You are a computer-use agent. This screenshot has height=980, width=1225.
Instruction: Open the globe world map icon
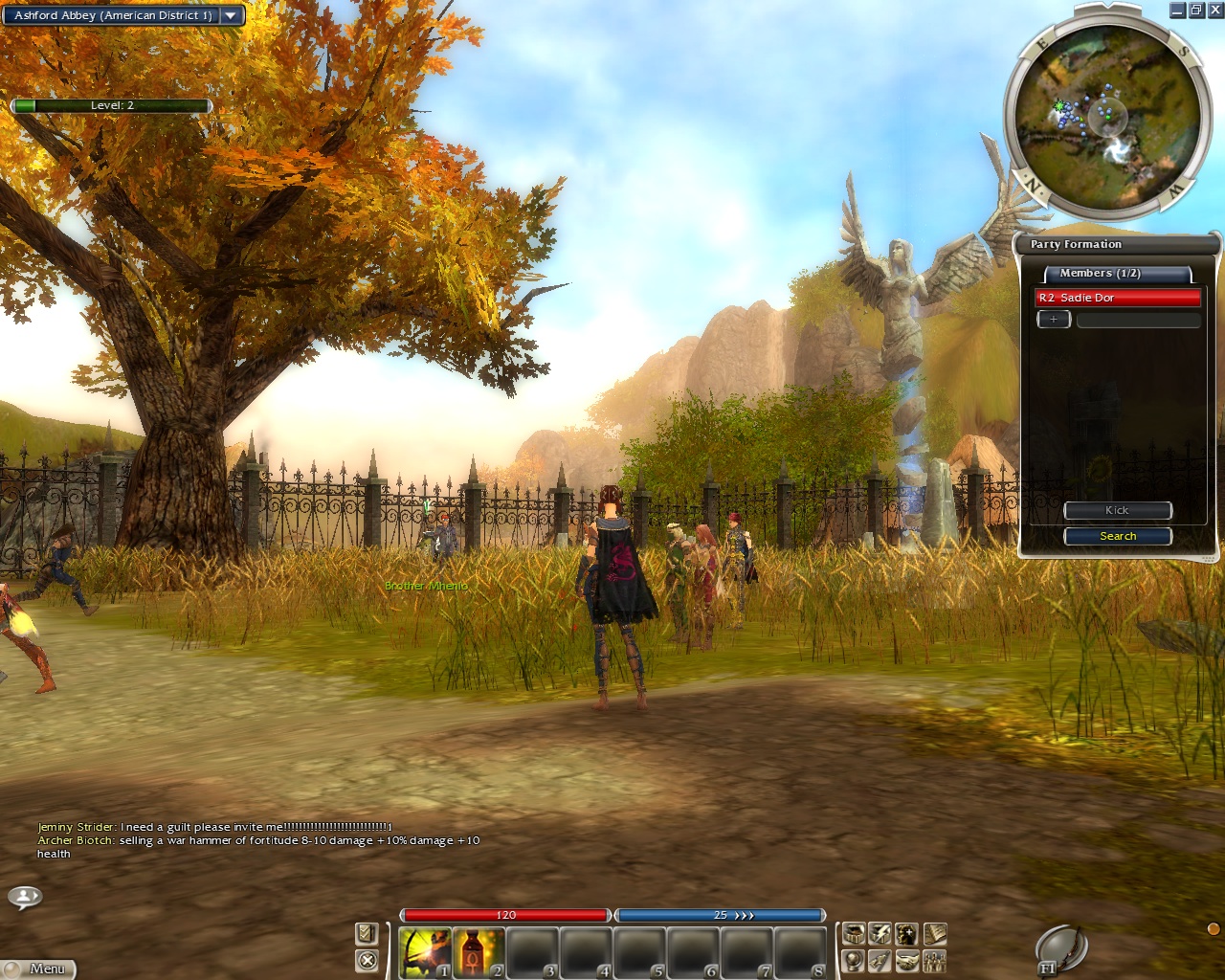pyautogui.click(x=854, y=960)
